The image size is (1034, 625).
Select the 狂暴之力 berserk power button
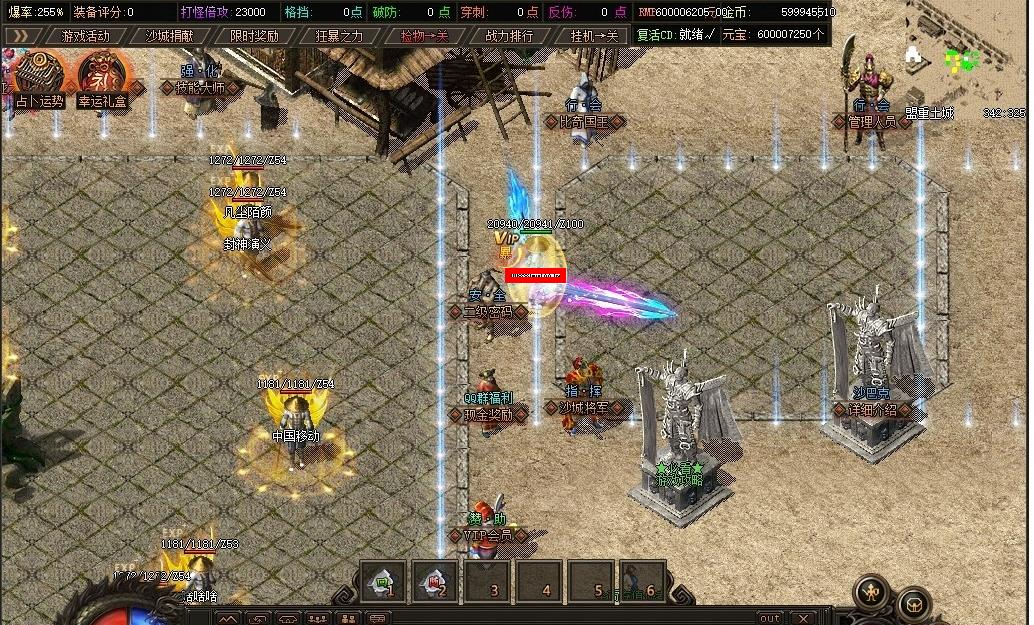[339, 36]
